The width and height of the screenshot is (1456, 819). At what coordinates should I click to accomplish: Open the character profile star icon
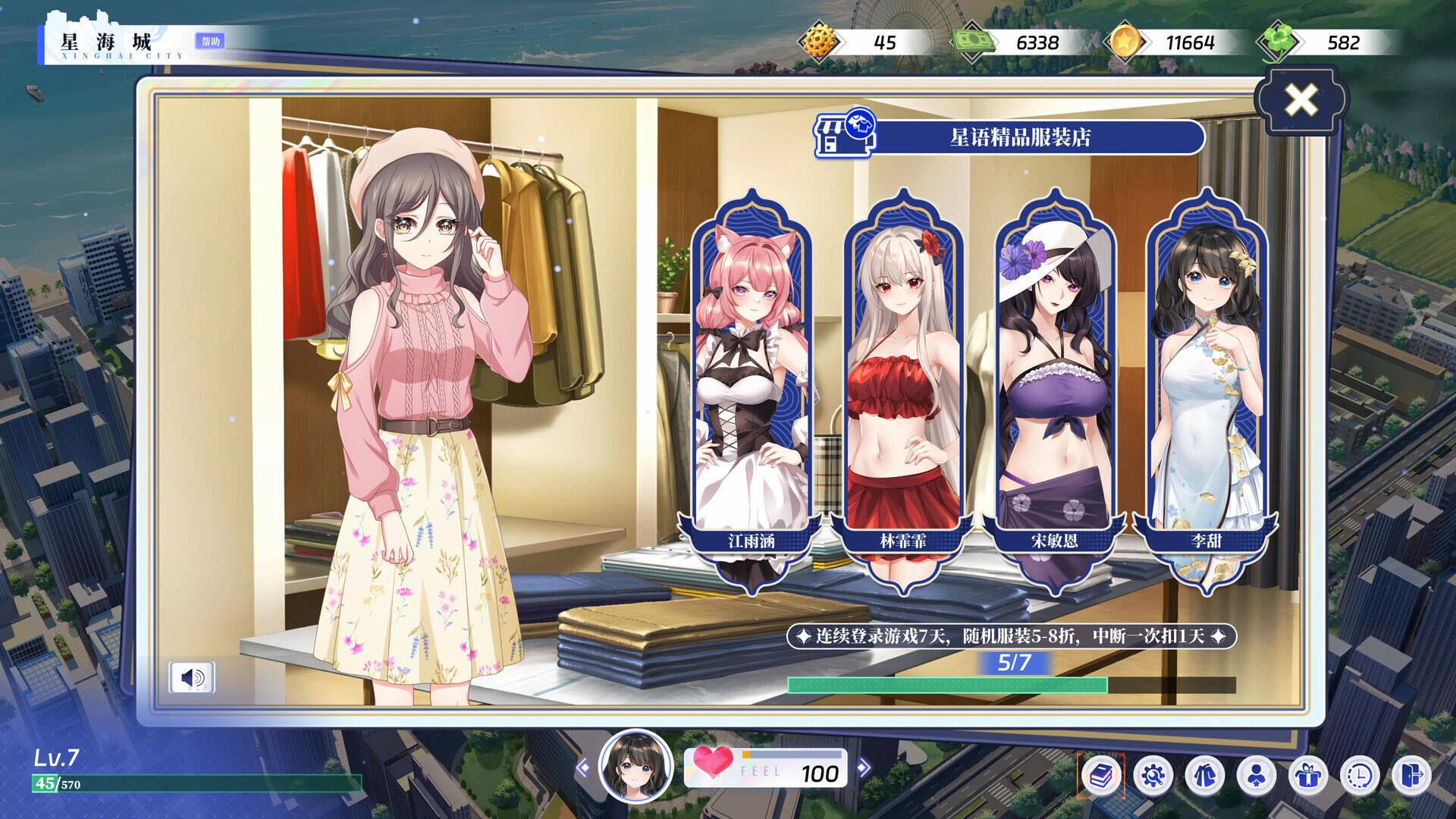1257,776
